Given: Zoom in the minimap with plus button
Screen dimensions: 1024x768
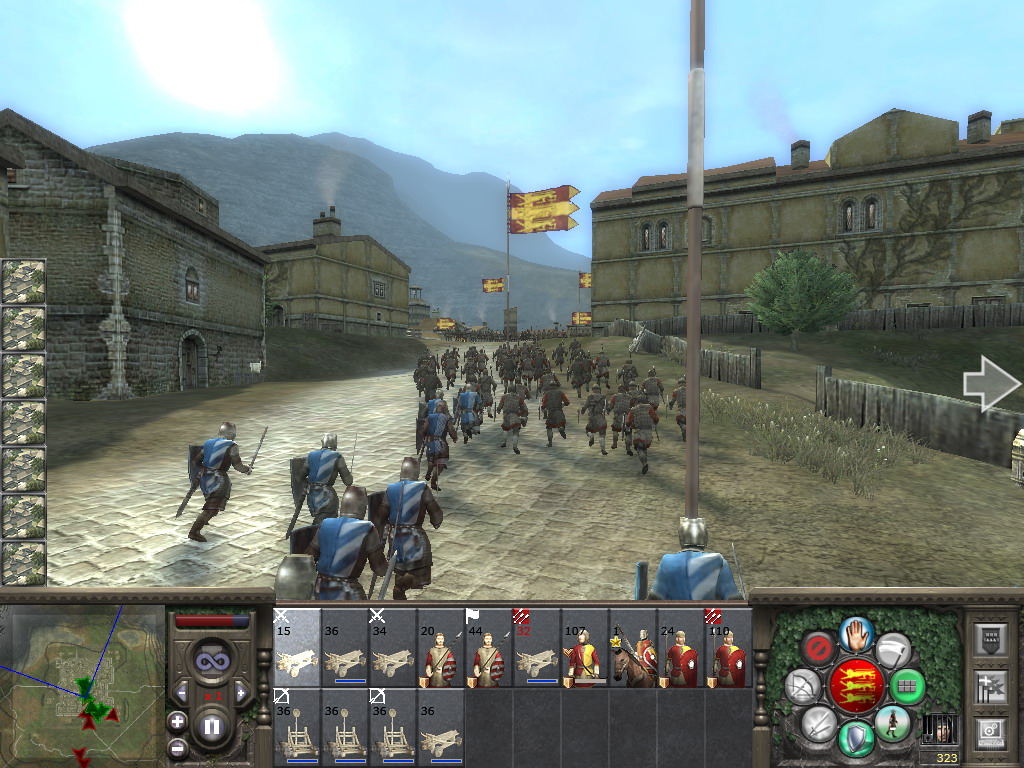Looking at the screenshot, I should click(x=178, y=721).
